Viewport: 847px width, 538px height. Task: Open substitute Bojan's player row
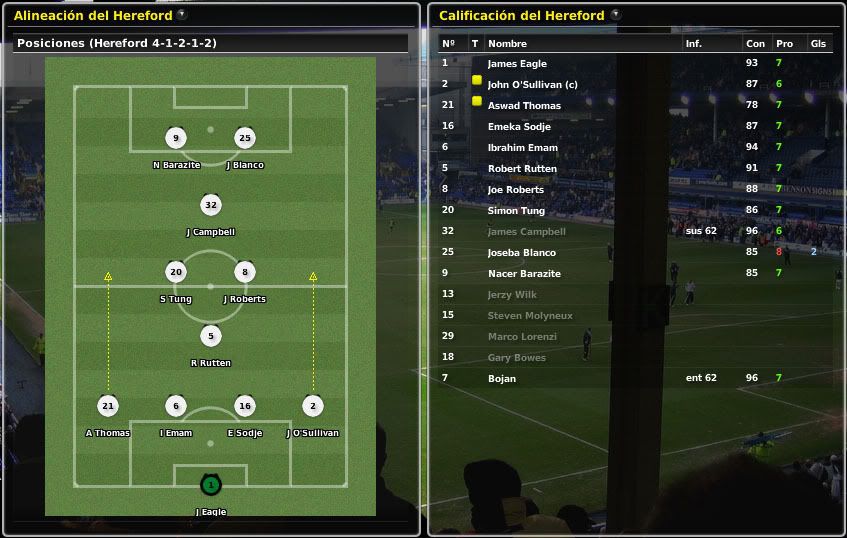click(x=502, y=379)
